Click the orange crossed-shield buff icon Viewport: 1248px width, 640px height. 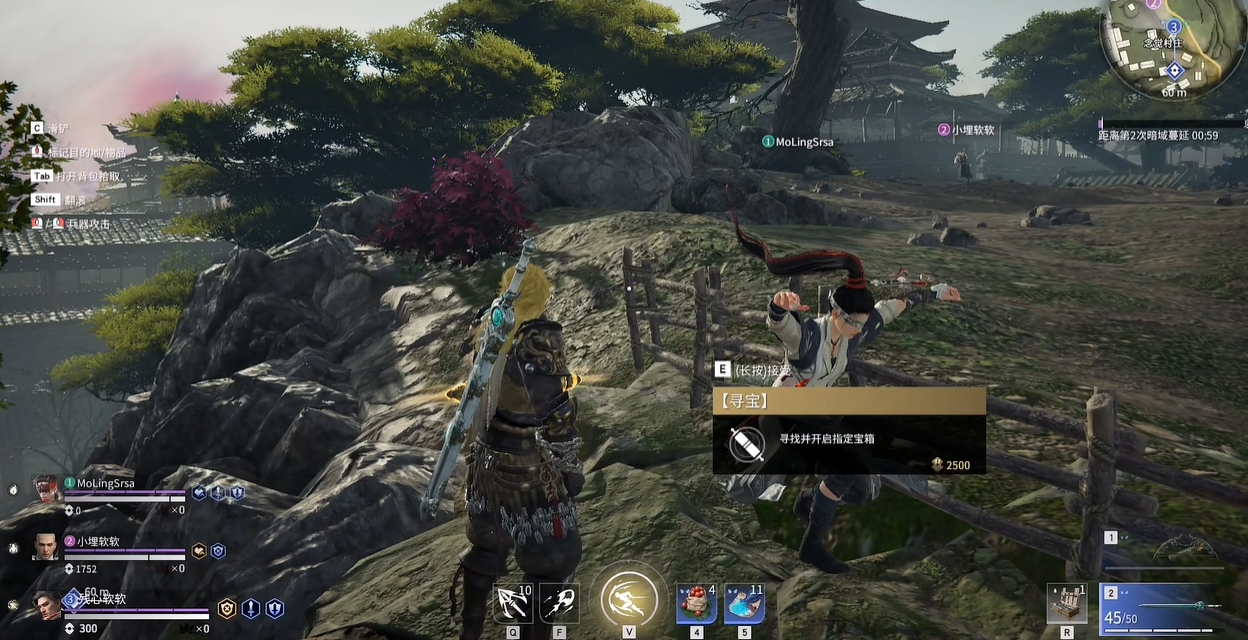228,608
